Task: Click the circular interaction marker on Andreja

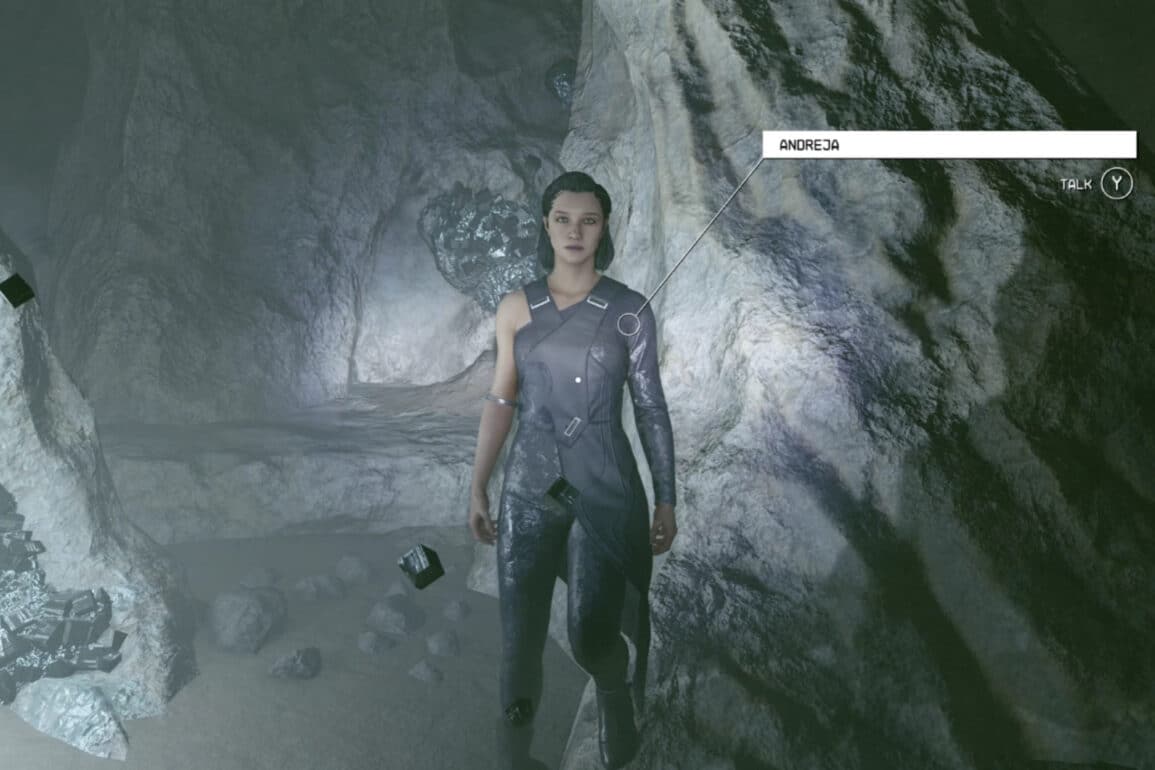Action: (628, 323)
